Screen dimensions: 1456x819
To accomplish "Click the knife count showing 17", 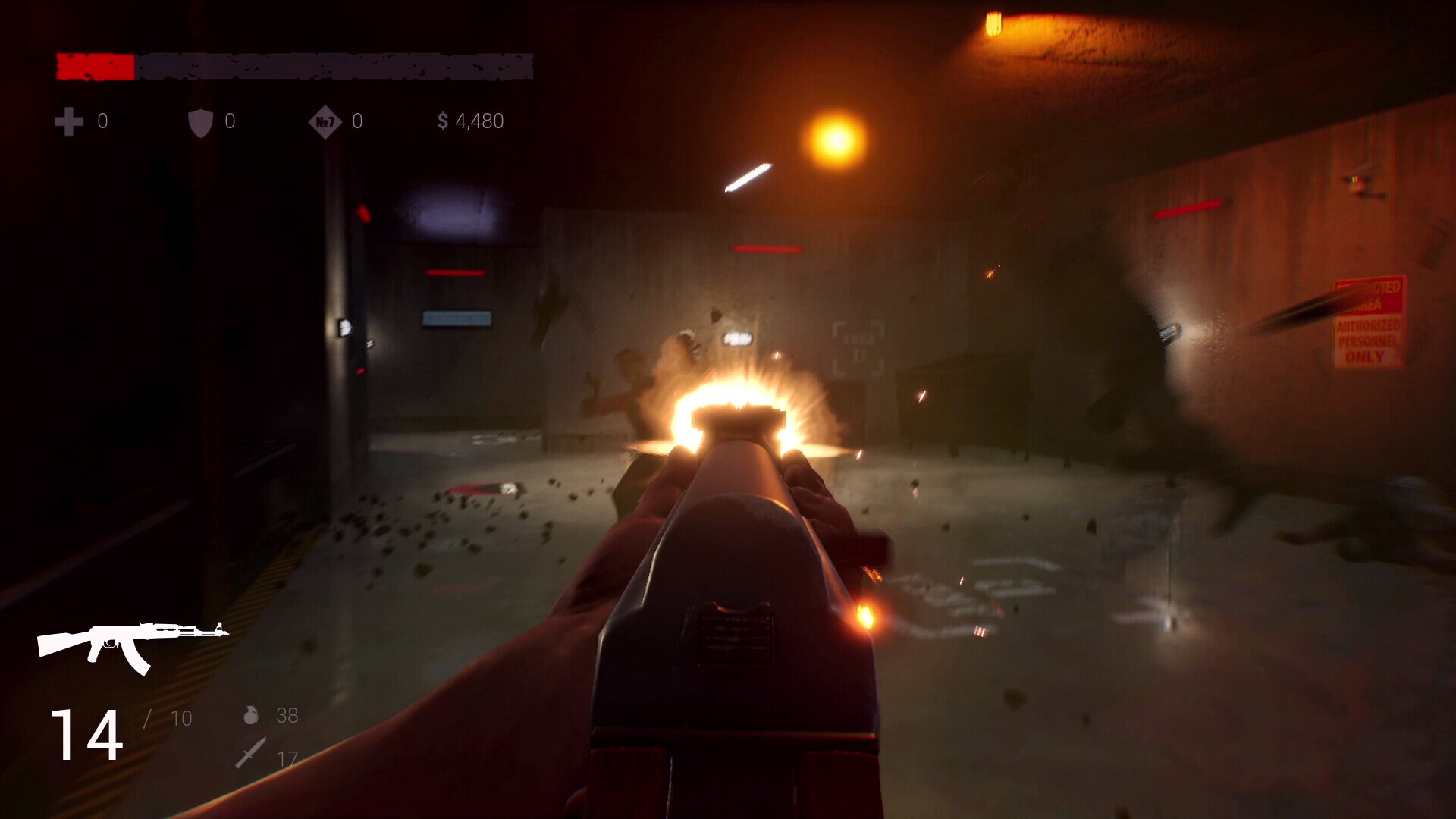I will coord(286,756).
